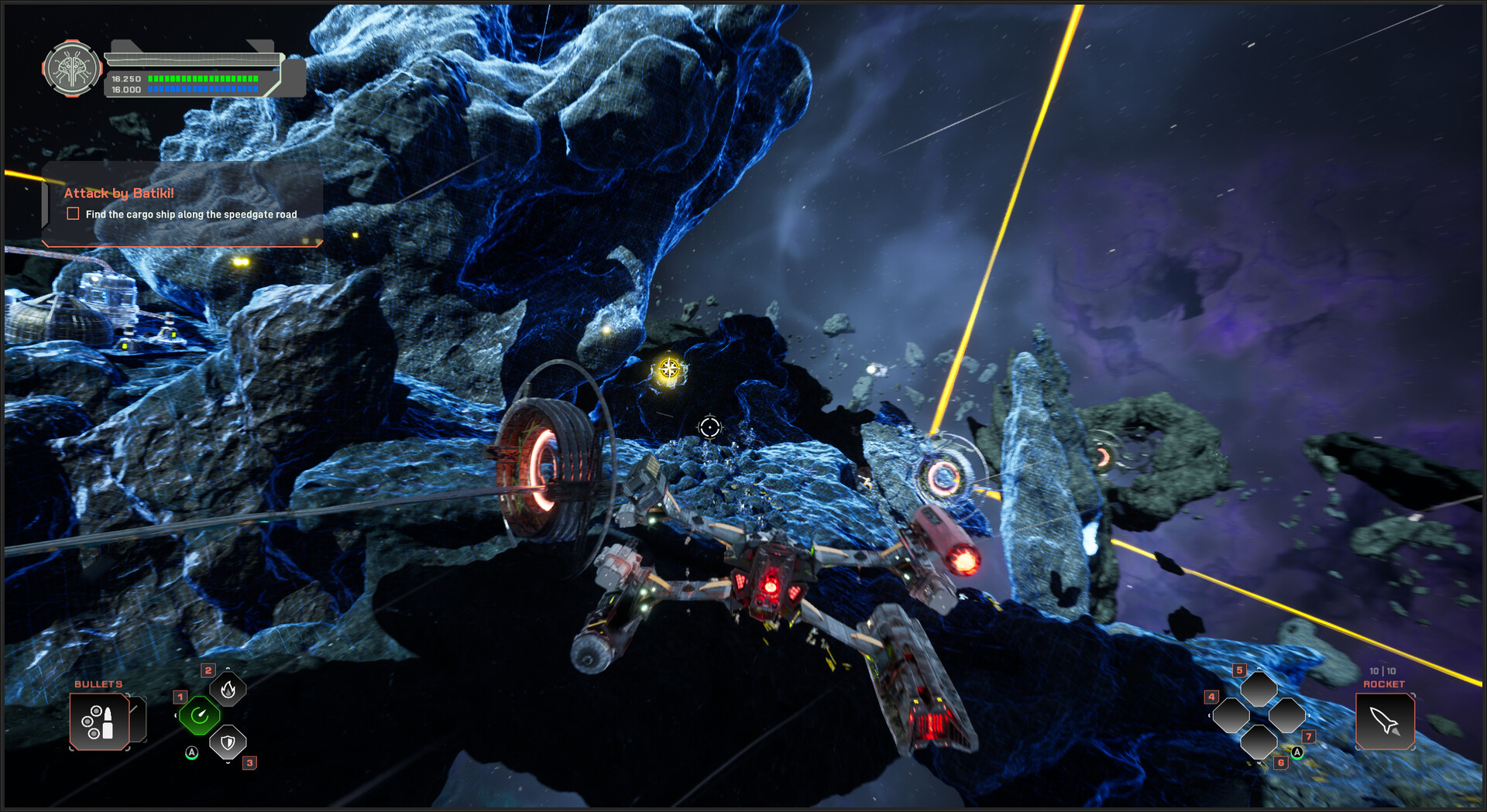Activate the shield device in slot 3
Viewport: 1487px width, 812px height.
(x=227, y=742)
